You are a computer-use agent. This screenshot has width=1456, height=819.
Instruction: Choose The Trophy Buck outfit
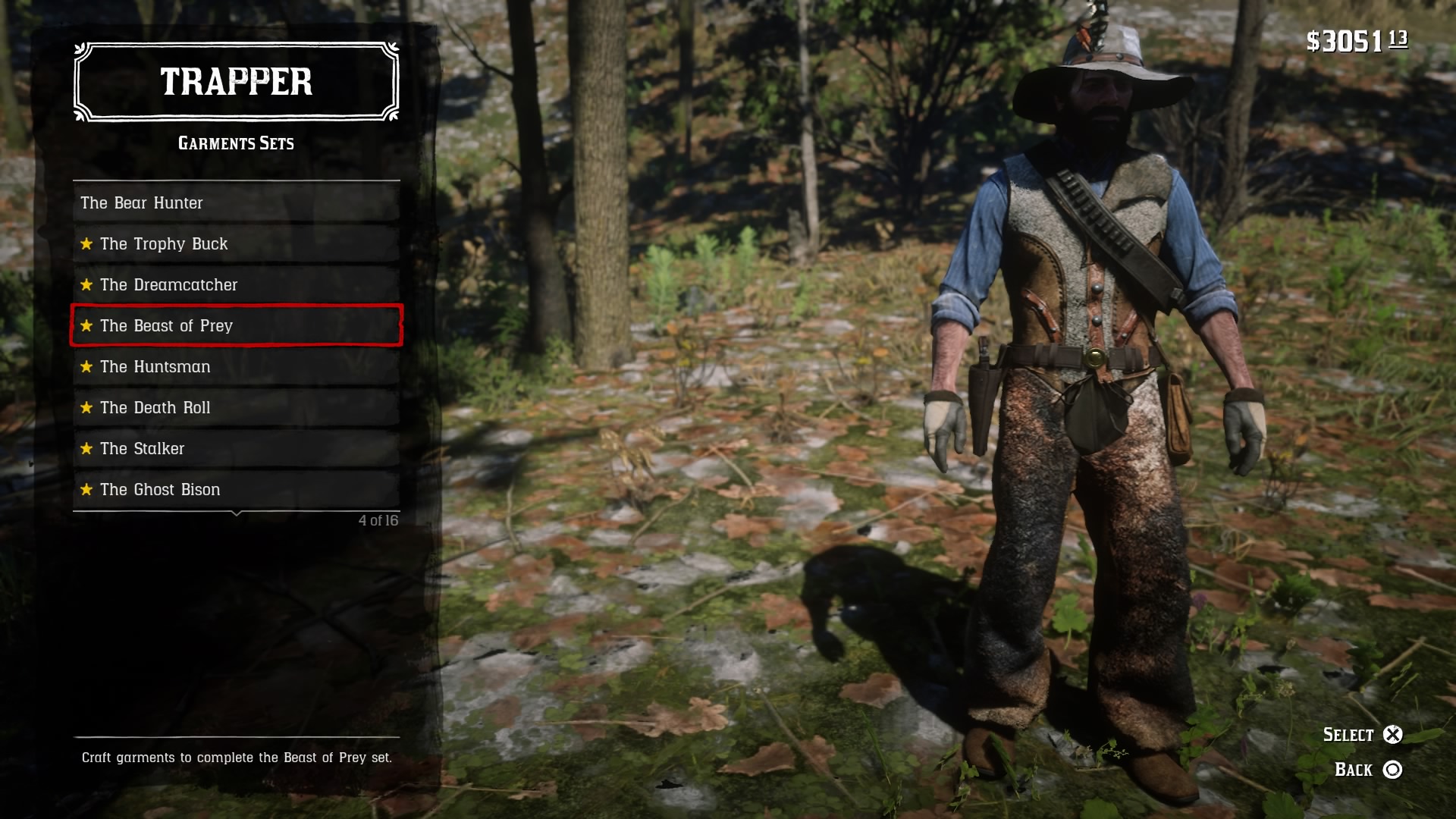pyautogui.click(x=236, y=244)
